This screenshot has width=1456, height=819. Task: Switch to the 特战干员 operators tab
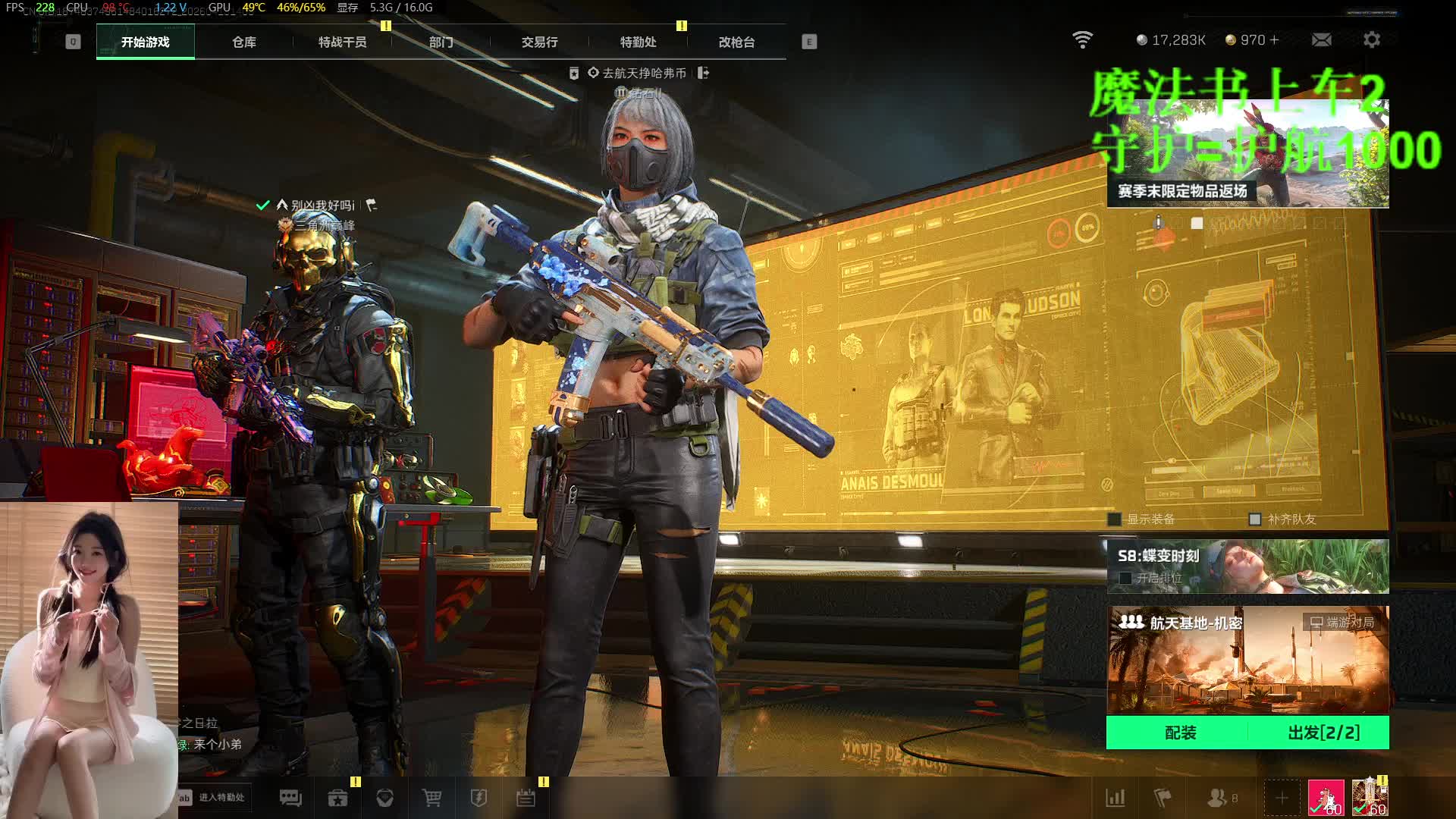(x=342, y=42)
